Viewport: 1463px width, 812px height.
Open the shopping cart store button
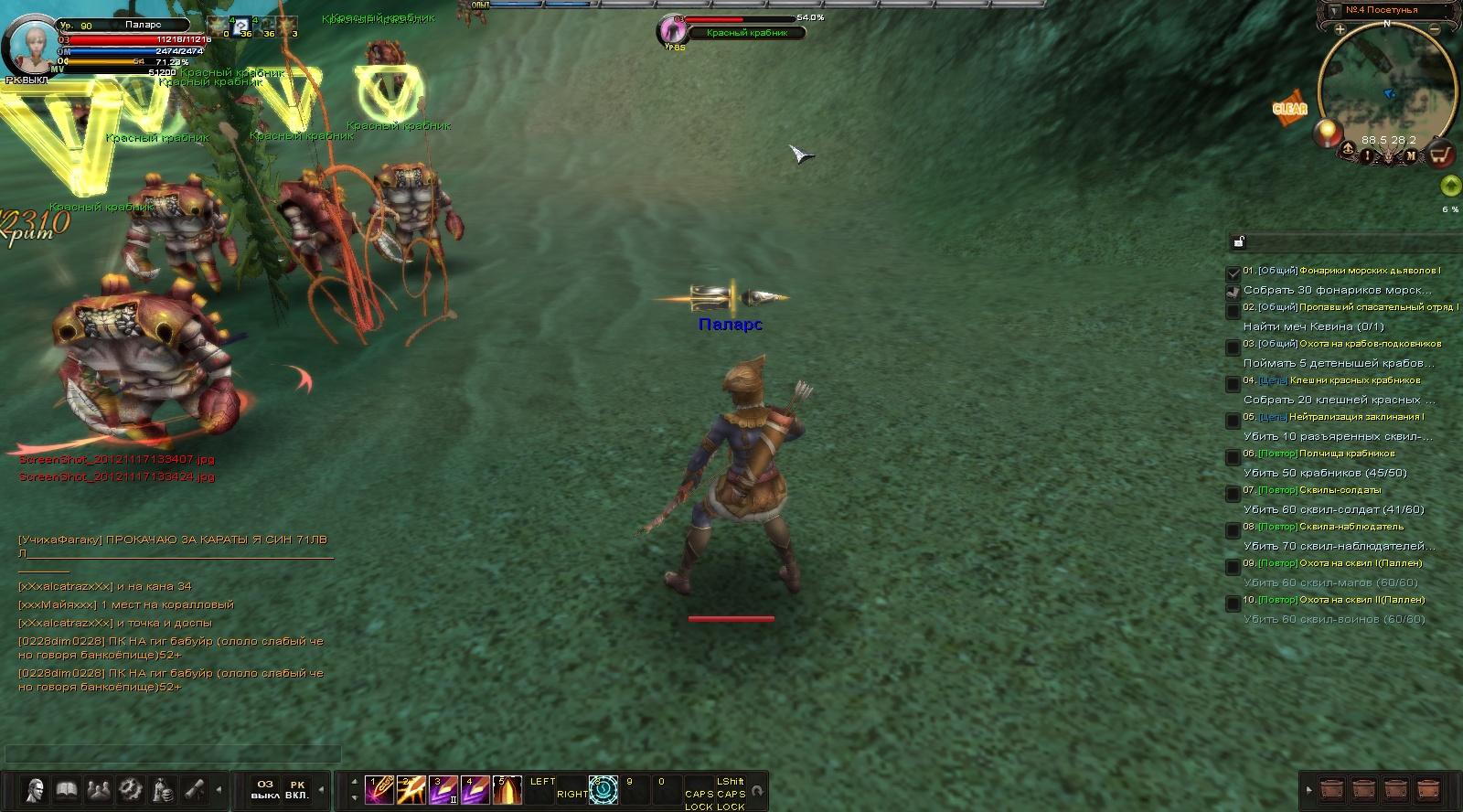click(1441, 155)
